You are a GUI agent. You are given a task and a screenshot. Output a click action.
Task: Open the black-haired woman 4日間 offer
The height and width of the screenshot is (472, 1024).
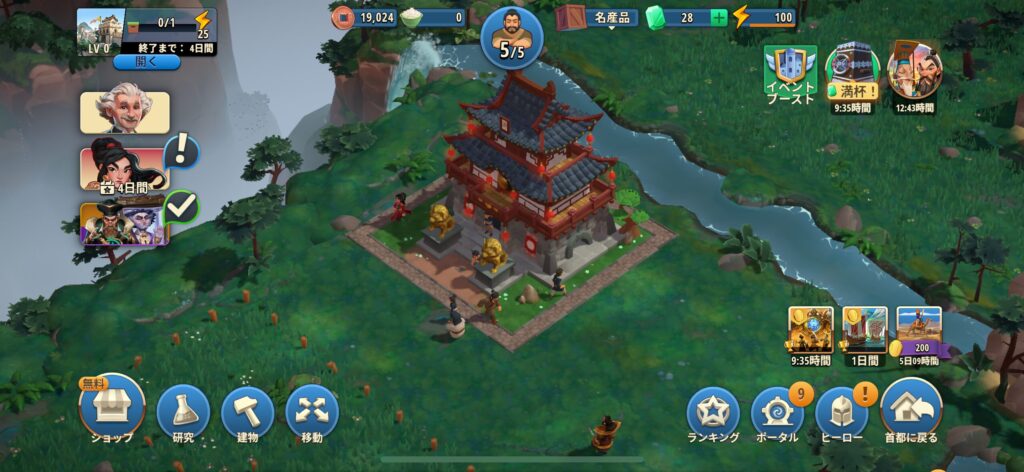coord(124,168)
